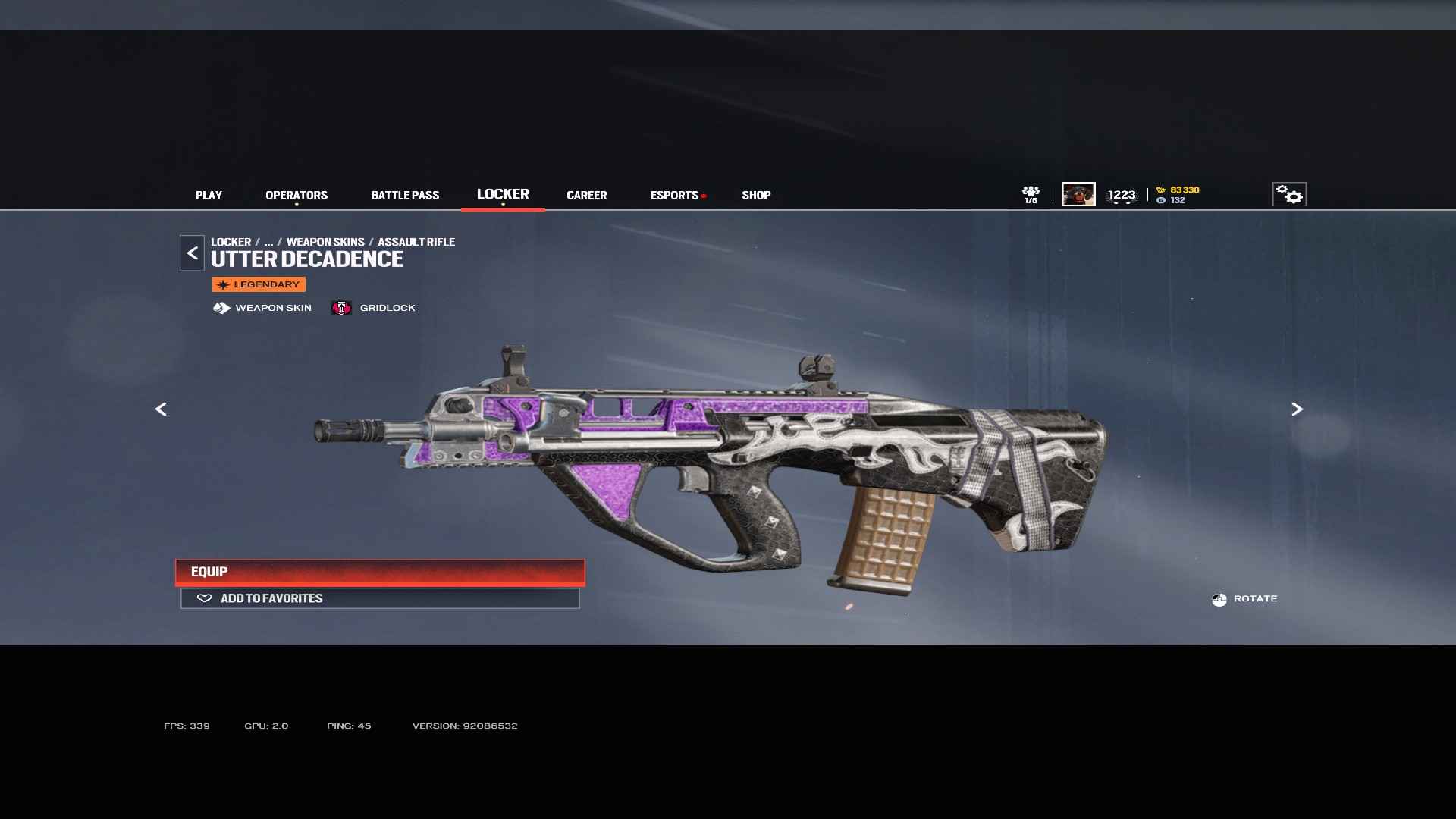This screenshot has width=1456, height=819.
Task: Open the Career tab
Action: click(x=586, y=195)
